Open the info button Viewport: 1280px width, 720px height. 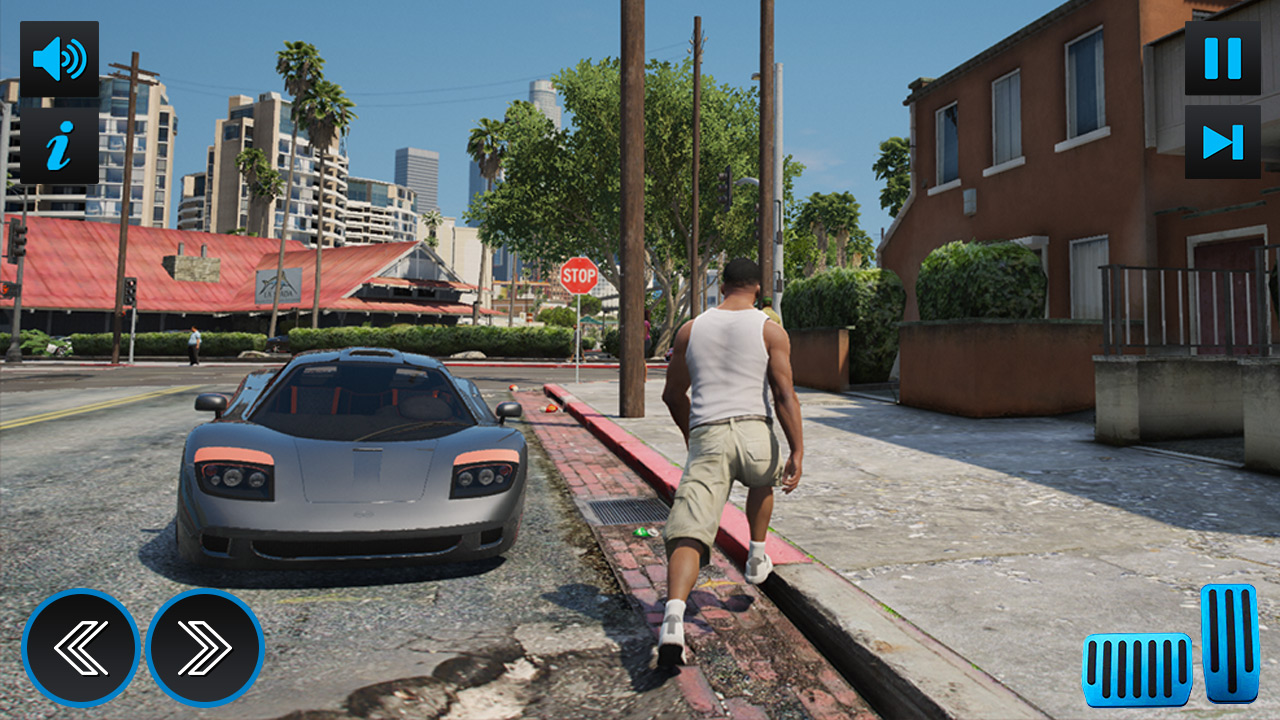point(59,146)
